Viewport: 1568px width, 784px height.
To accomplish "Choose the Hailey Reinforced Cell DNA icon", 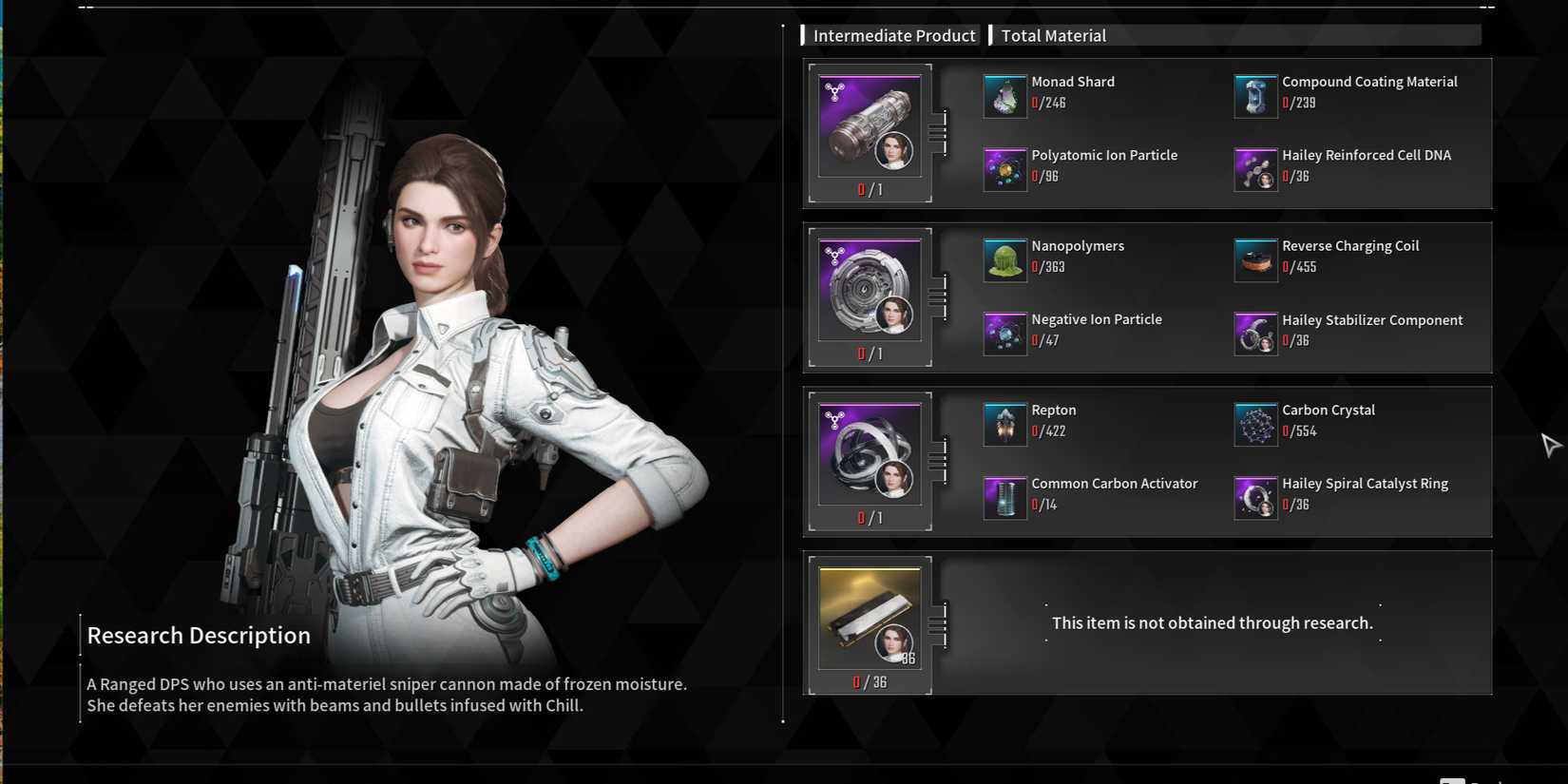I will [x=1254, y=169].
